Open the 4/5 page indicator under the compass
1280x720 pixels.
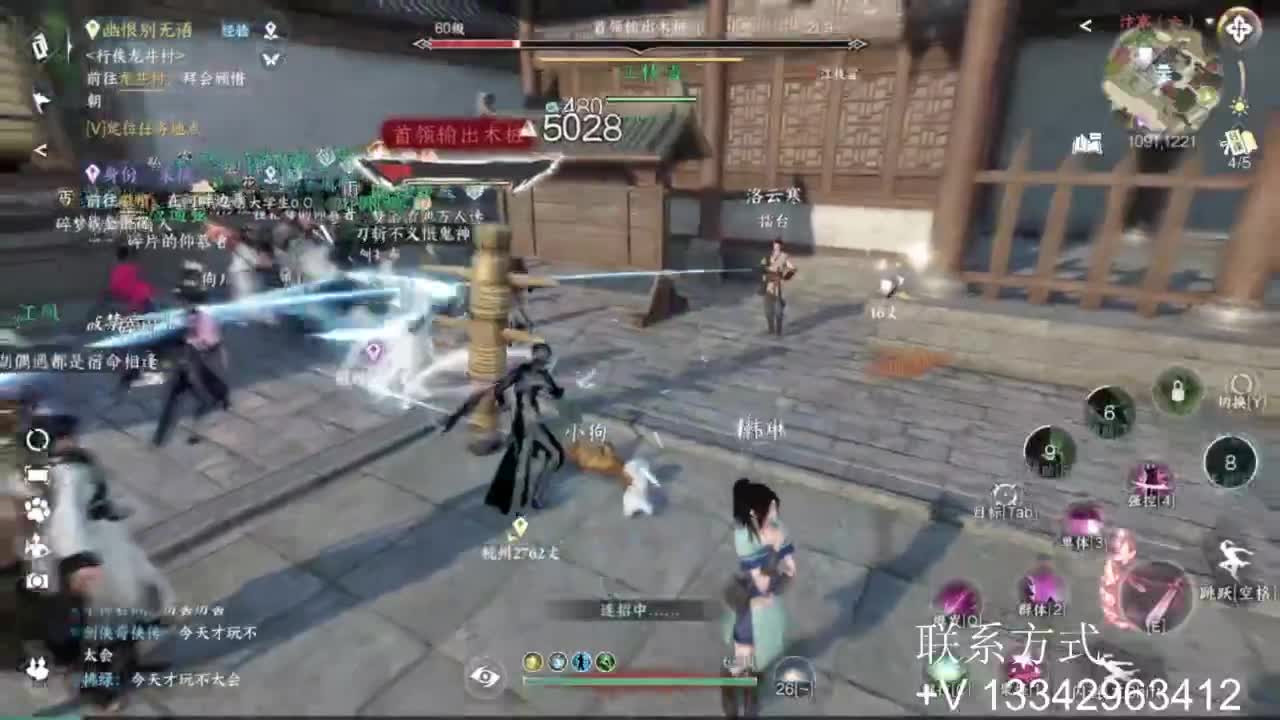coord(1240,160)
